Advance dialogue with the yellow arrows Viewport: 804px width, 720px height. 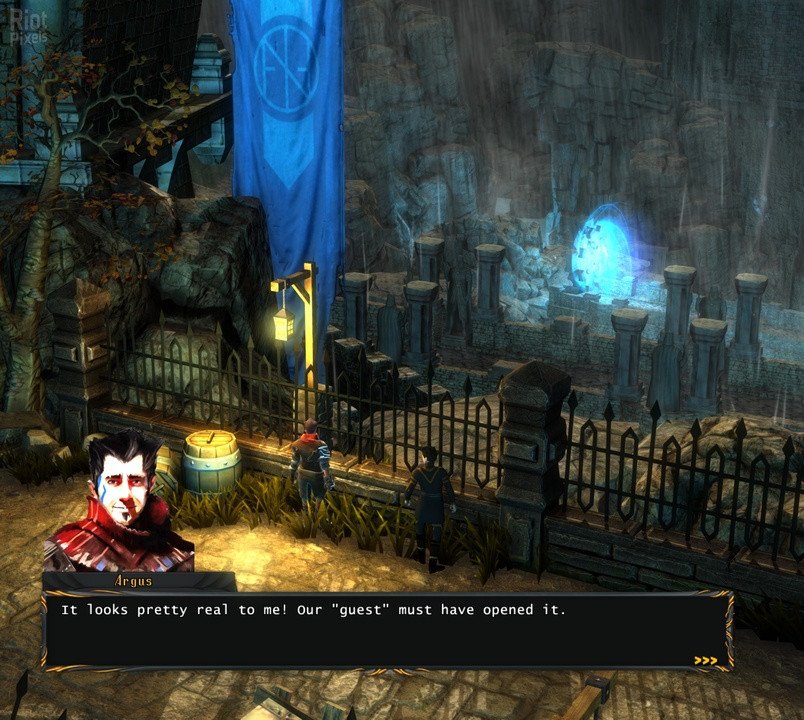coord(705,660)
